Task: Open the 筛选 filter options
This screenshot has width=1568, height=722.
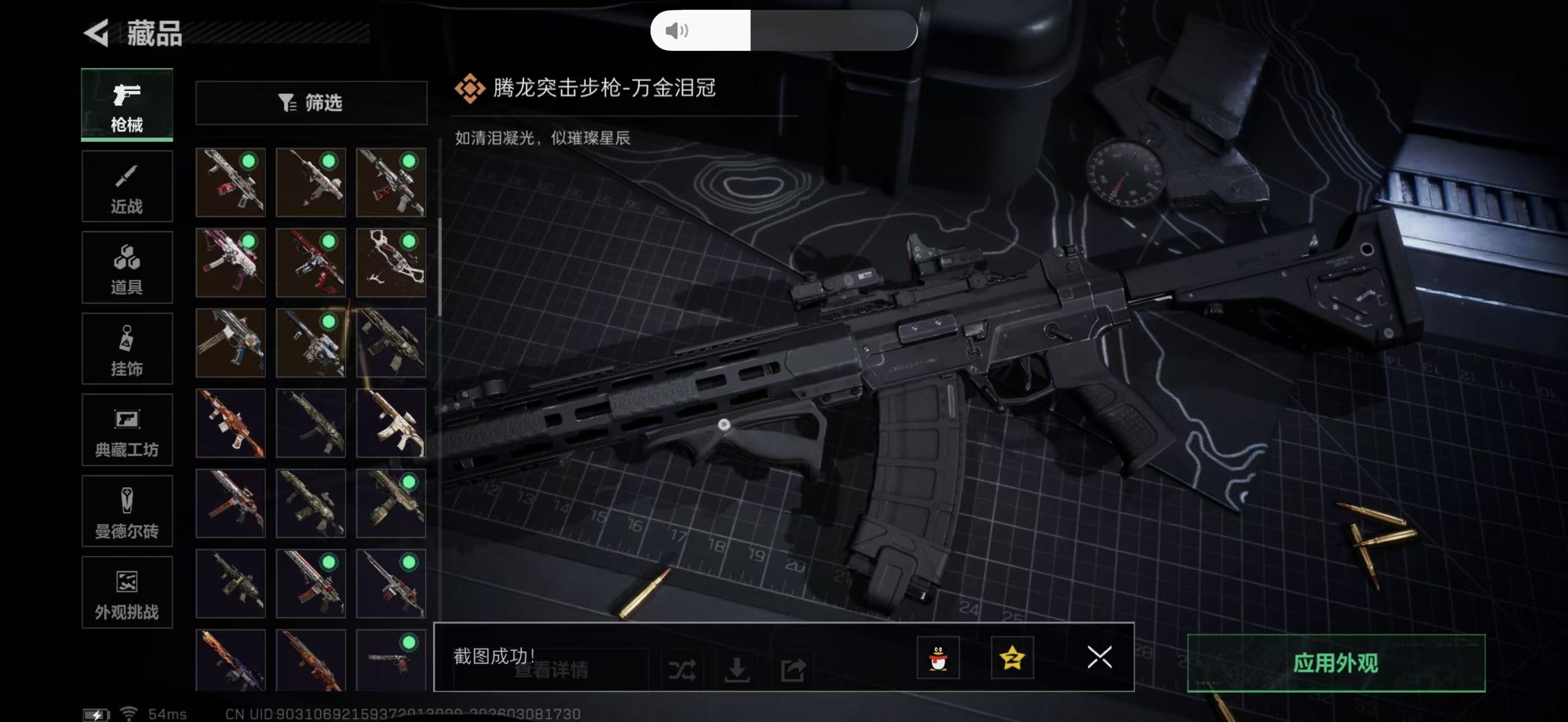Action: [312, 103]
